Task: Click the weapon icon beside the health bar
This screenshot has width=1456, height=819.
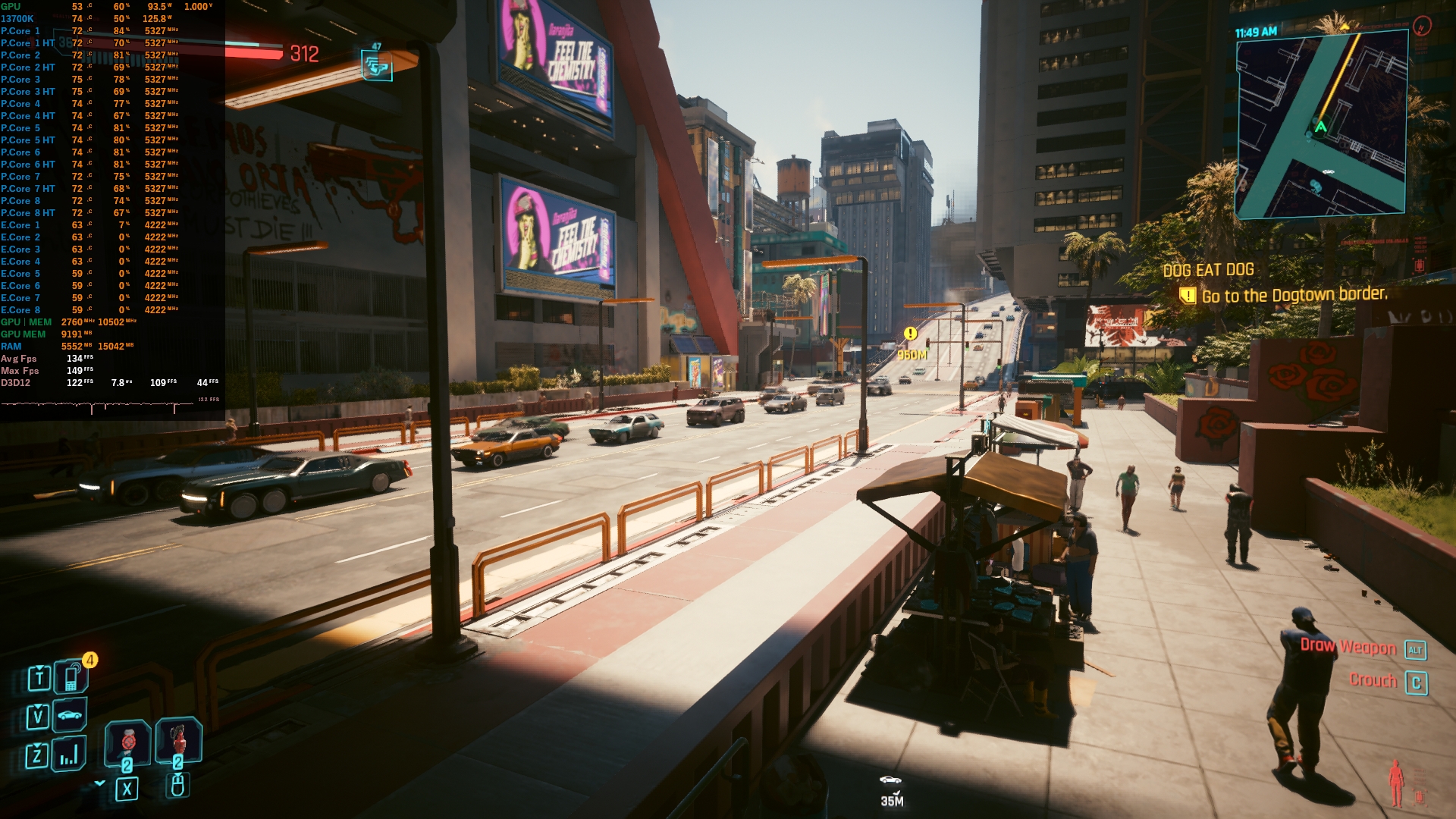Action: [x=376, y=67]
